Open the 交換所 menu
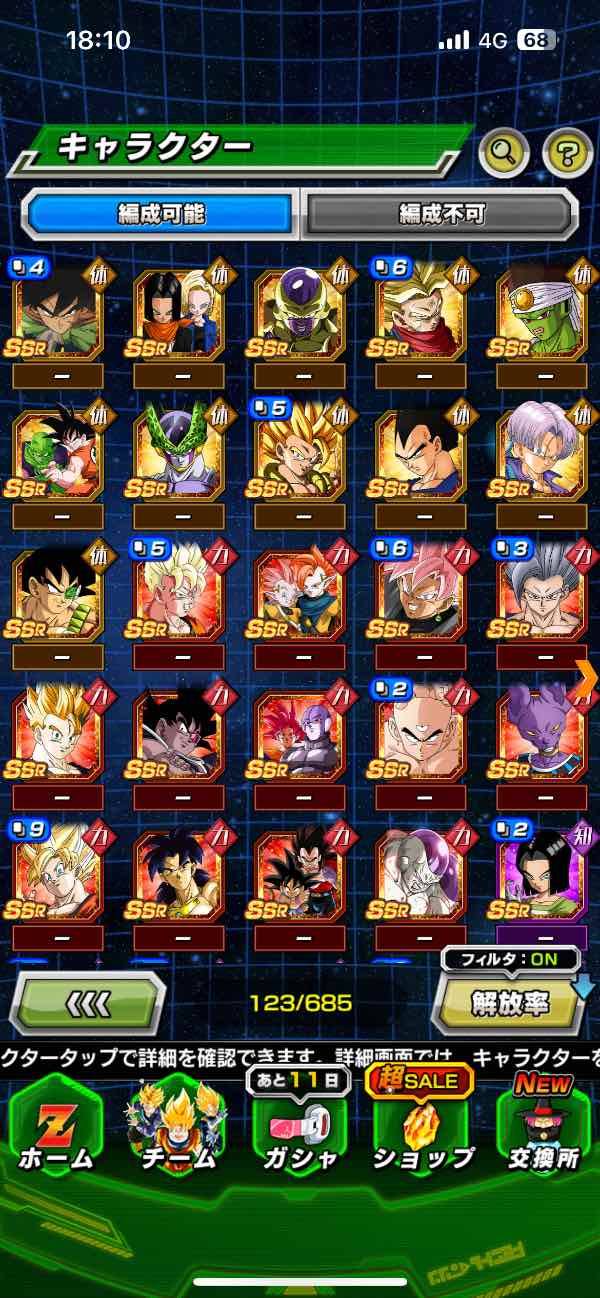This screenshot has height=1298, width=600. [544, 1125]
